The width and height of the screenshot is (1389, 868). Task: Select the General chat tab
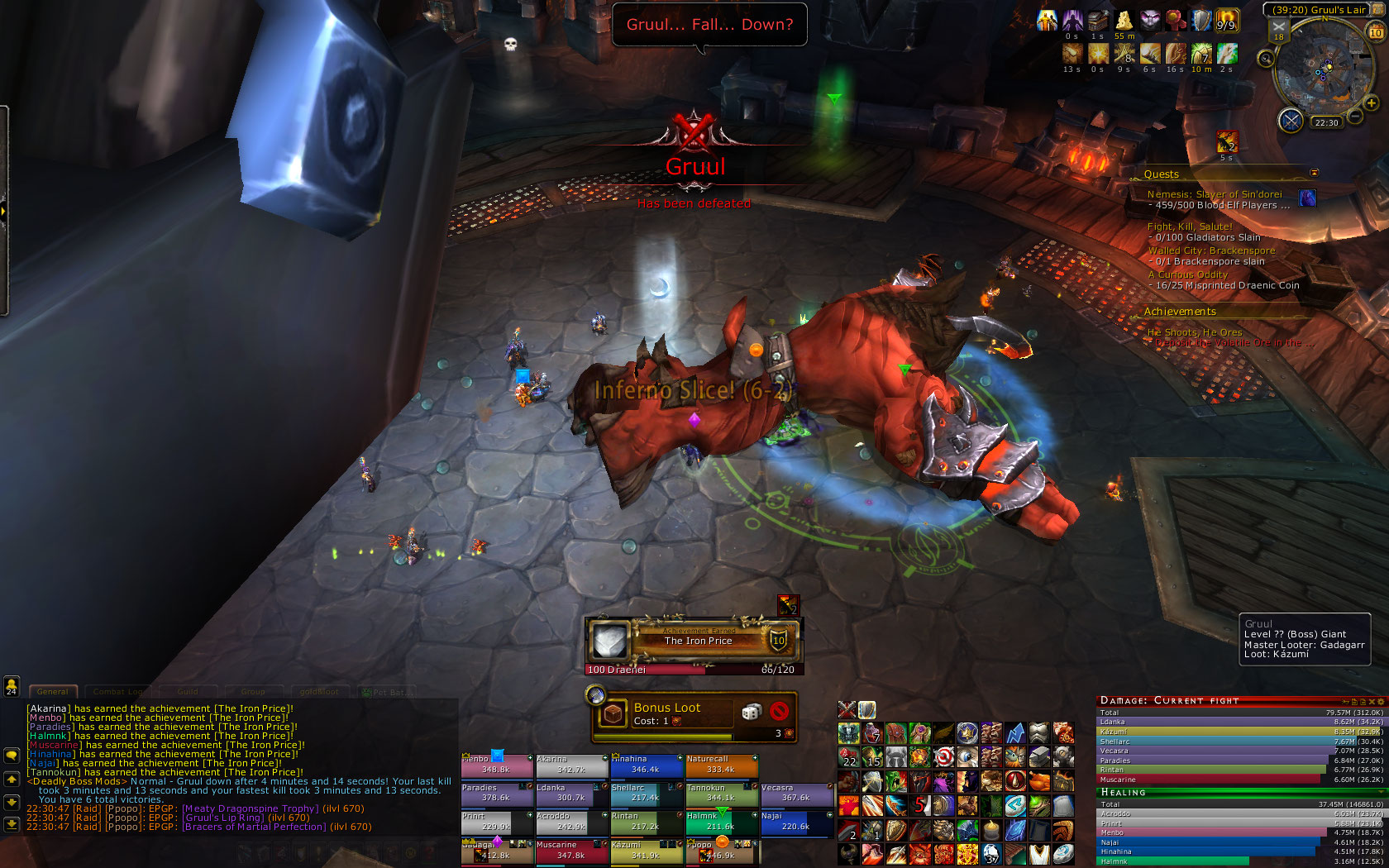click(x=53, y=692)
